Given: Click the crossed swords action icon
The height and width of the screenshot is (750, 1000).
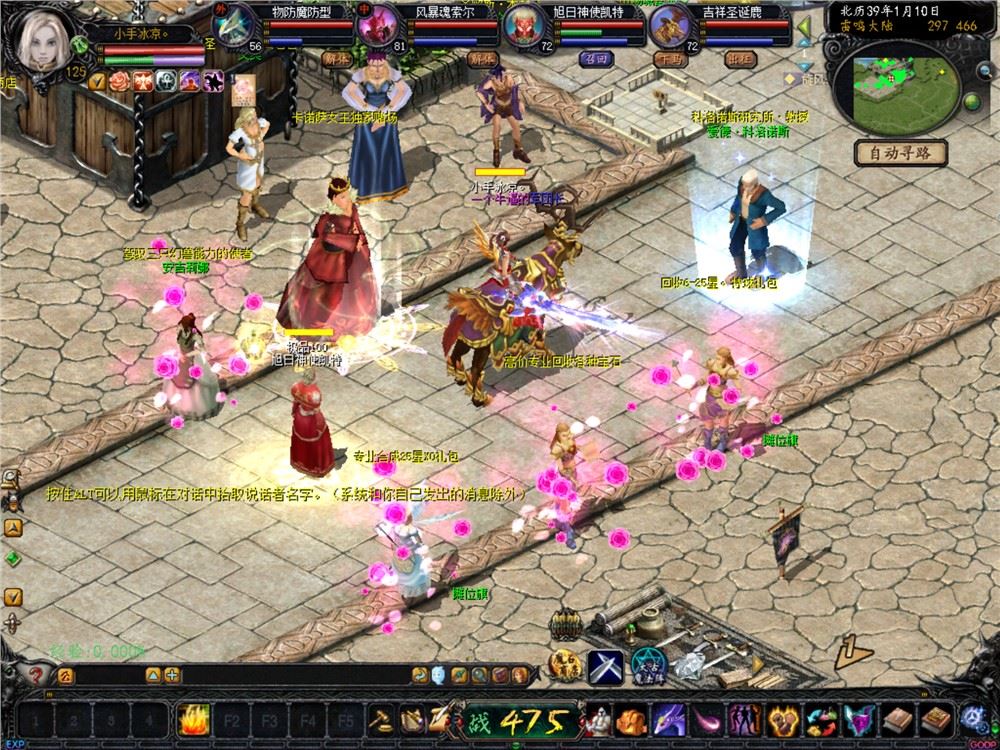Looking at the screenshot, I should click(x=605, y=665).
